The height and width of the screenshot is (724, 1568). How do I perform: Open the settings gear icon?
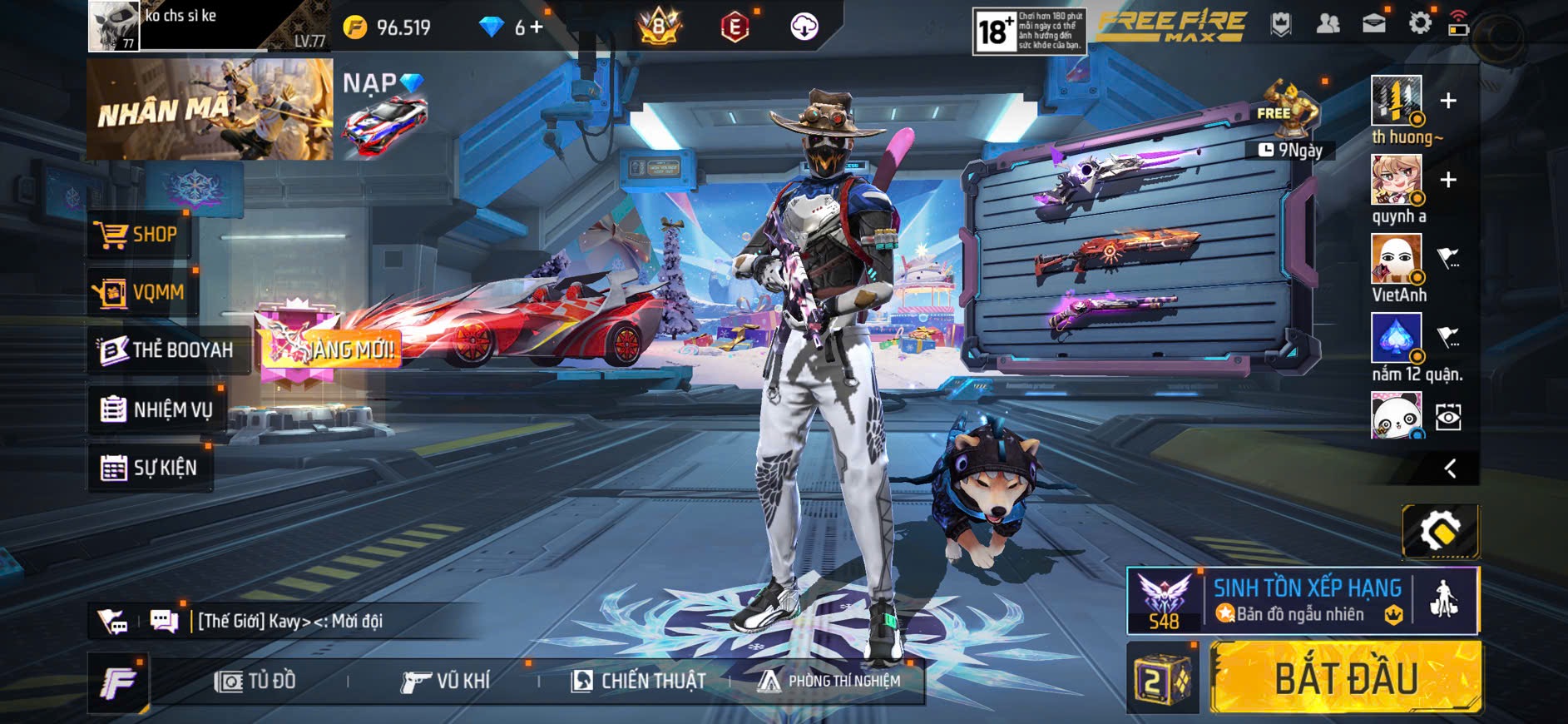1419,23
